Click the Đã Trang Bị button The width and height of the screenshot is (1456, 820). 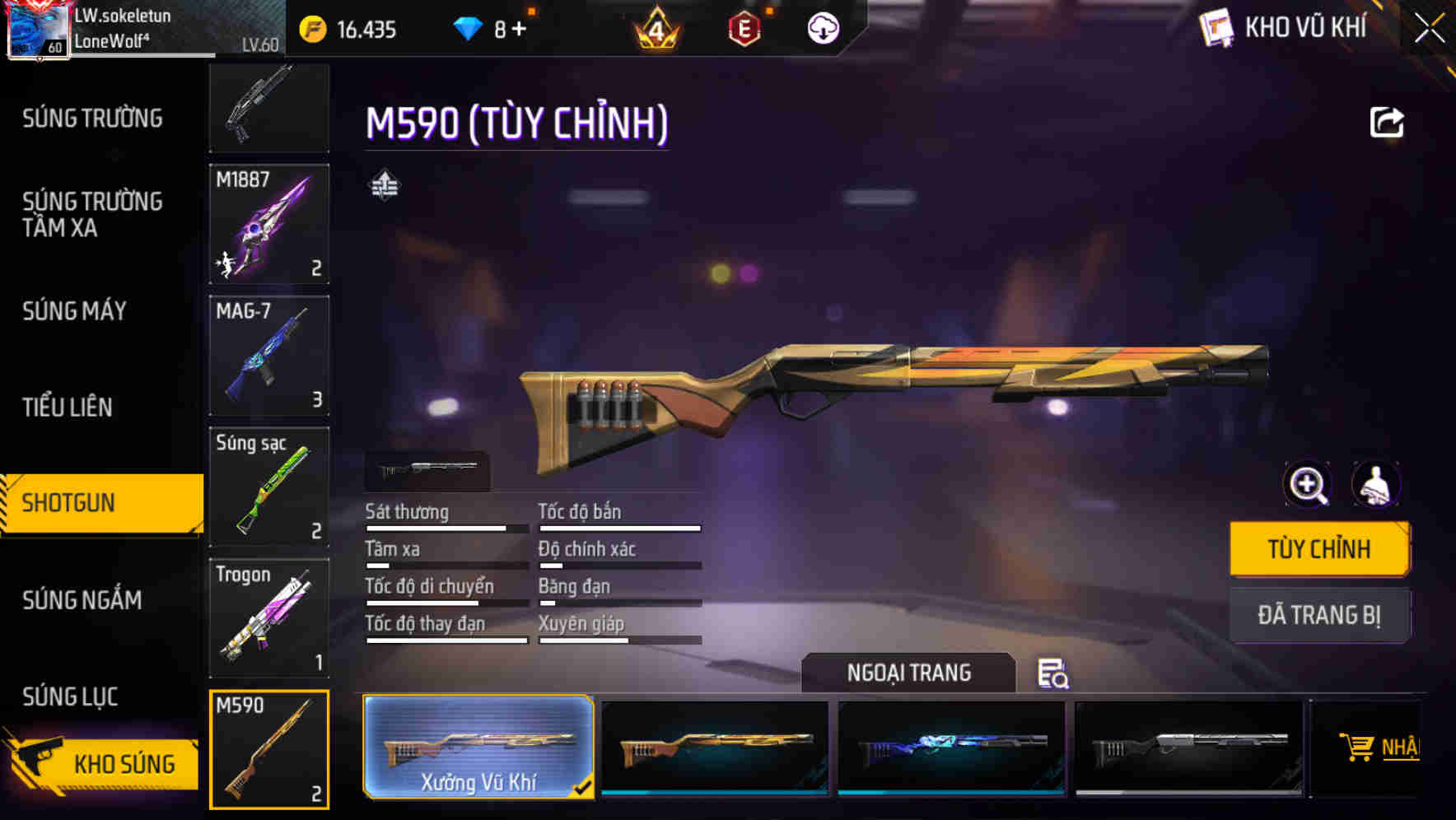point(1319,615)
